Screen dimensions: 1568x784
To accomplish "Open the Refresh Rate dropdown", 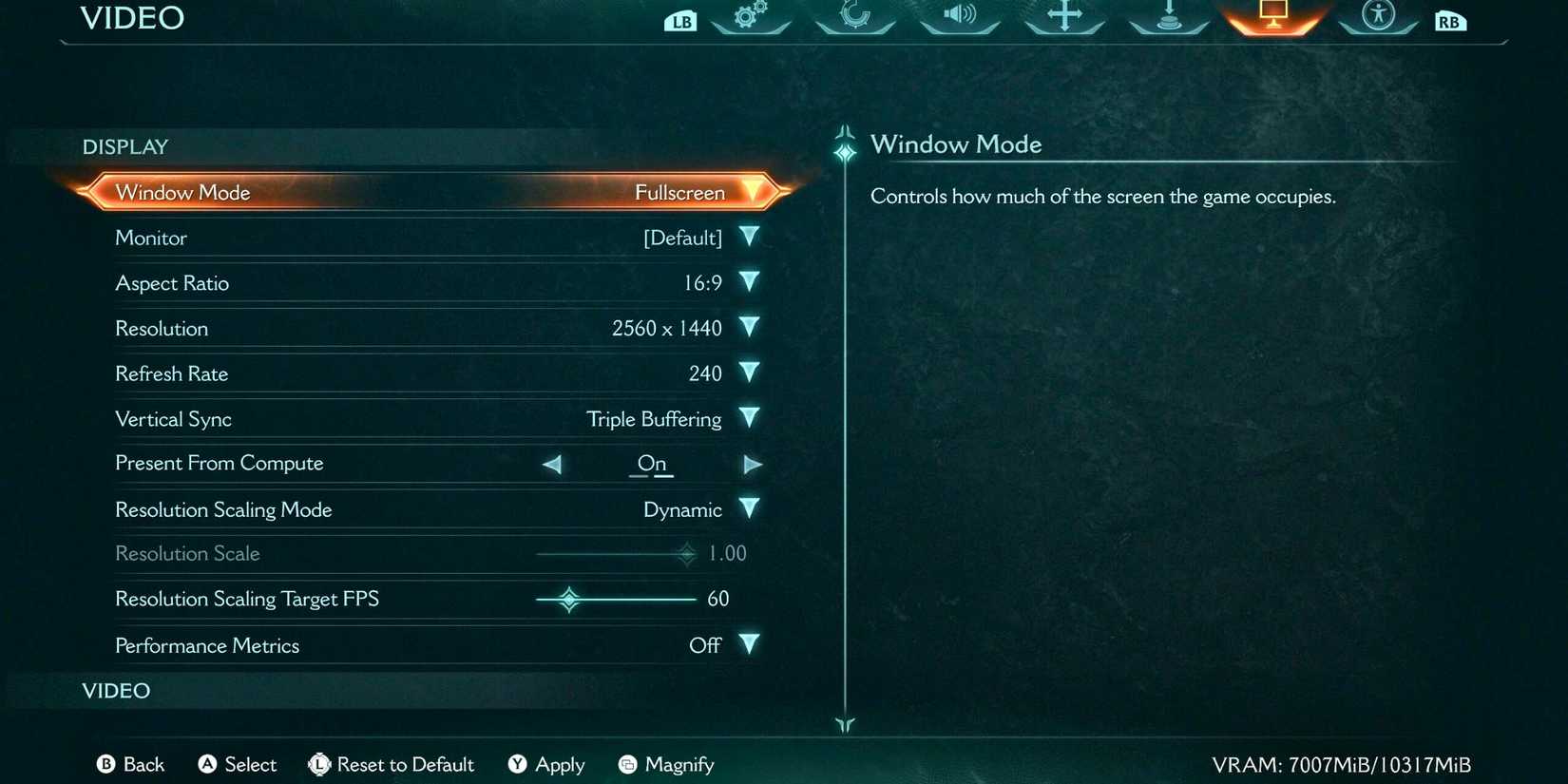I will [749, 373].
